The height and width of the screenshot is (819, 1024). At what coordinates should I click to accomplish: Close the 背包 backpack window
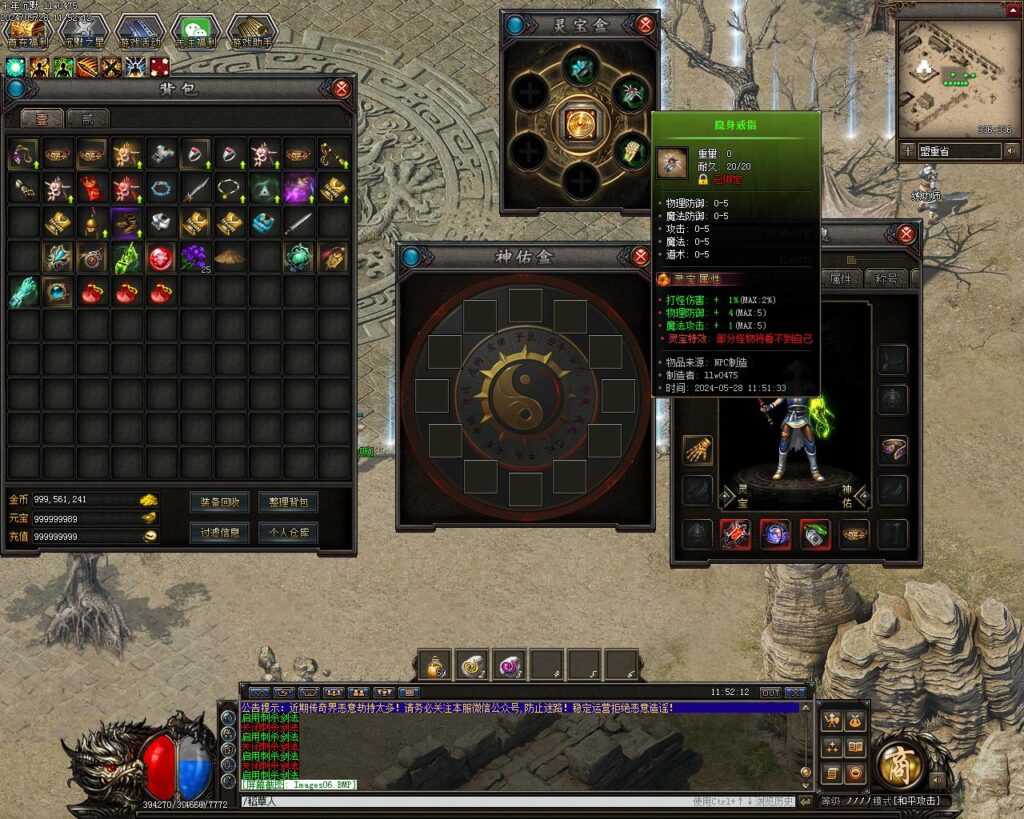(342, 88)
